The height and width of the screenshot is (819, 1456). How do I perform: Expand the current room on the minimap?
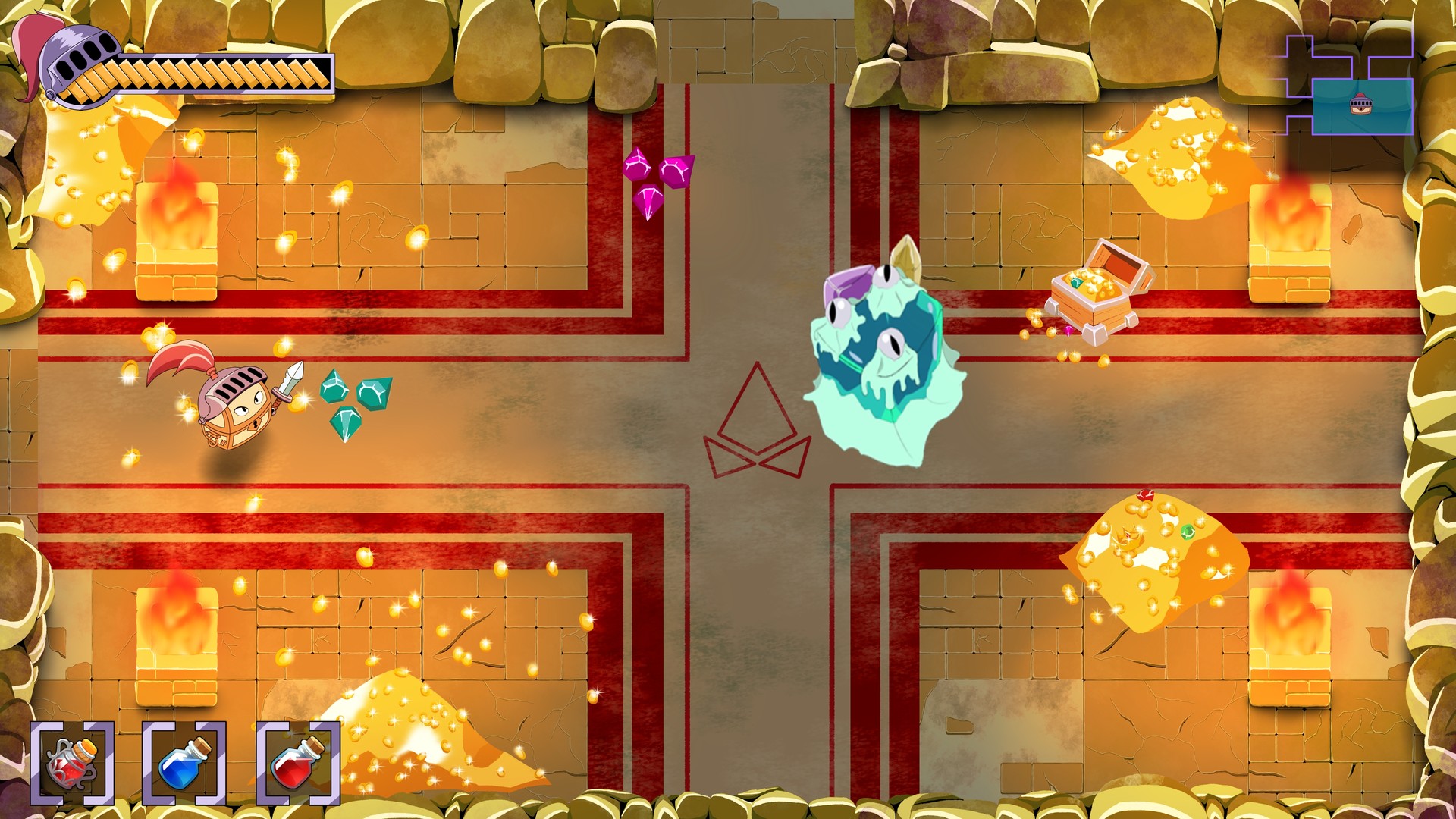1363,108
